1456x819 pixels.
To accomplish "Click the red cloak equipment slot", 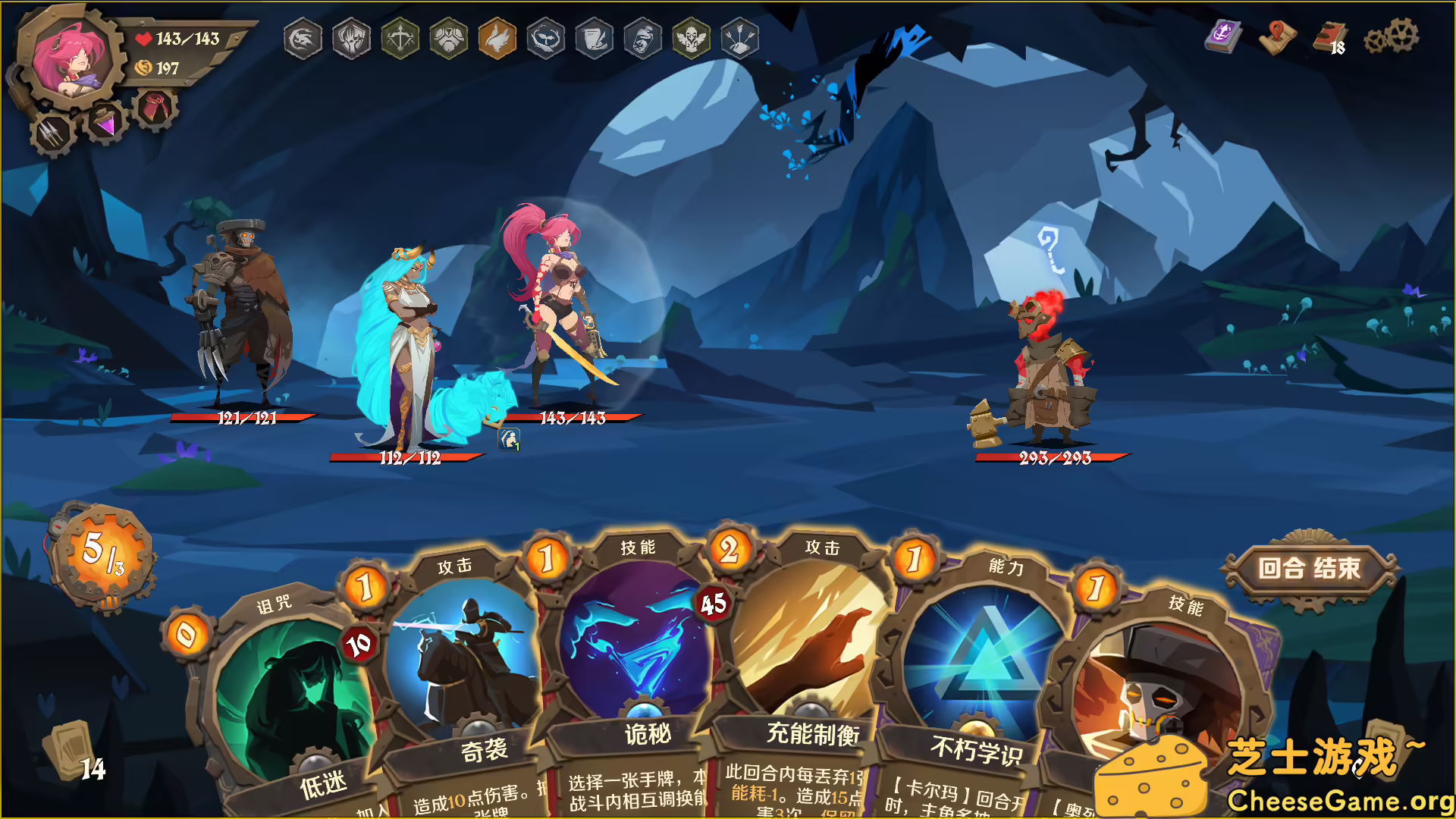I will [155, 106].
